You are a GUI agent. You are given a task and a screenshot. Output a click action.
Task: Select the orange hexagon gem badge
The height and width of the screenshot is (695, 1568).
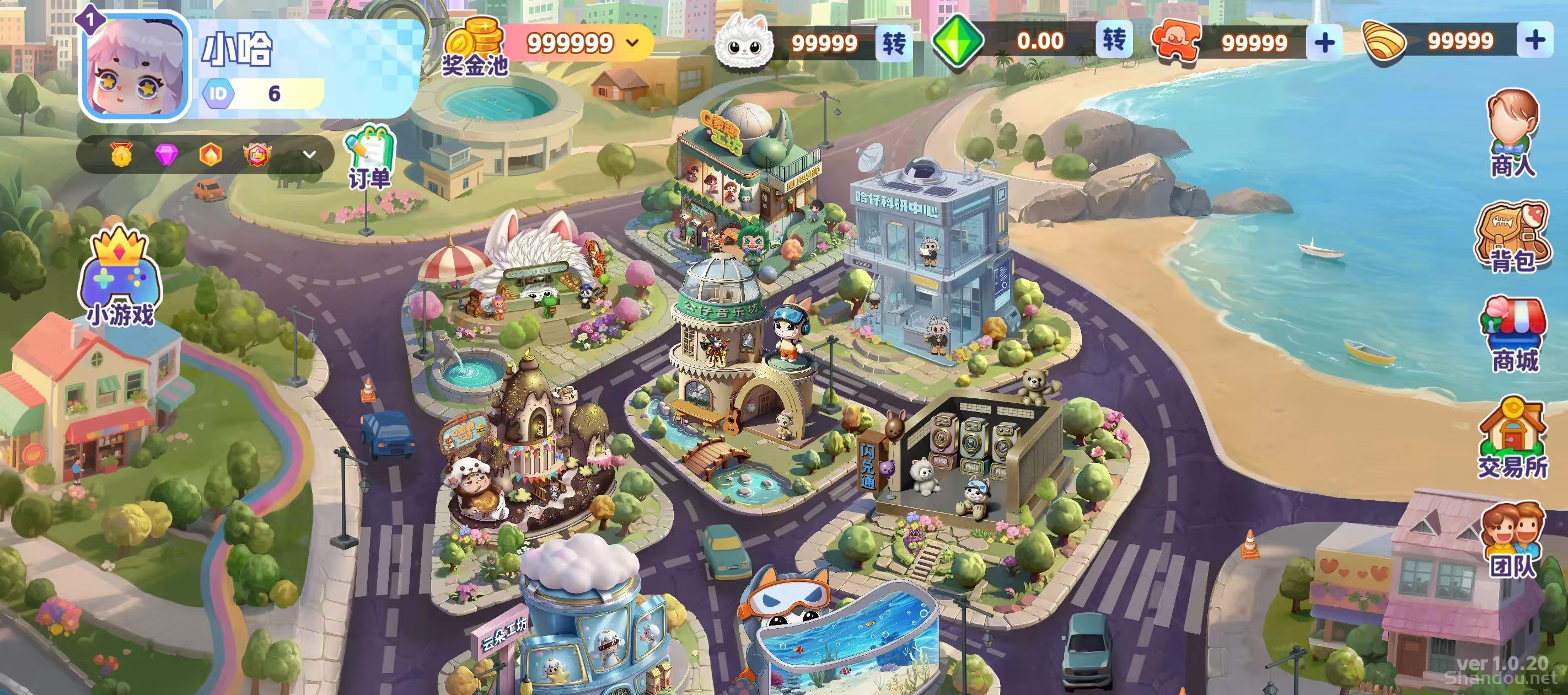coord(210,154)
